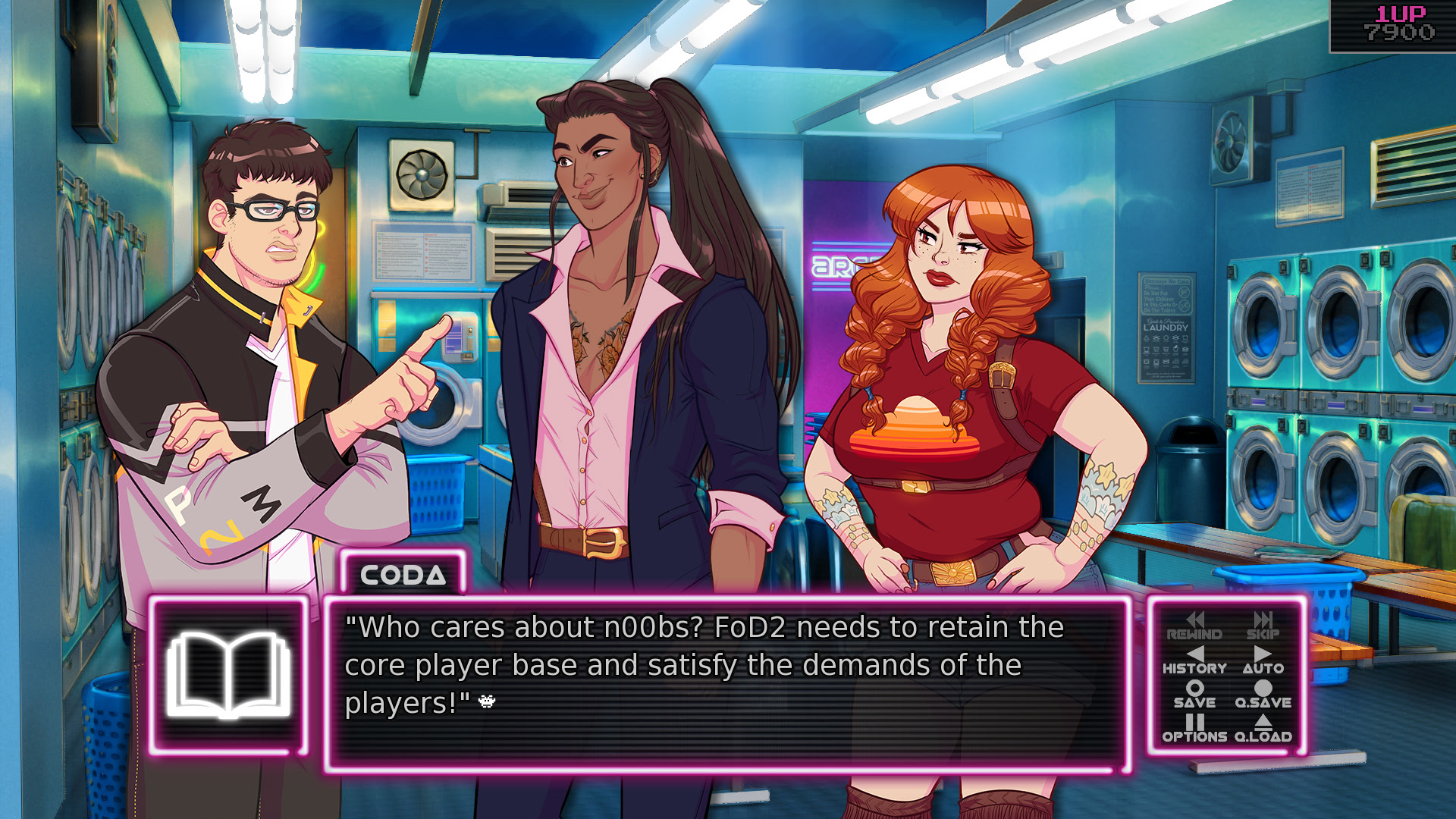Click the HISTORY label text
Screen dimensions: 1456x819
click(x=1197, y=669)
